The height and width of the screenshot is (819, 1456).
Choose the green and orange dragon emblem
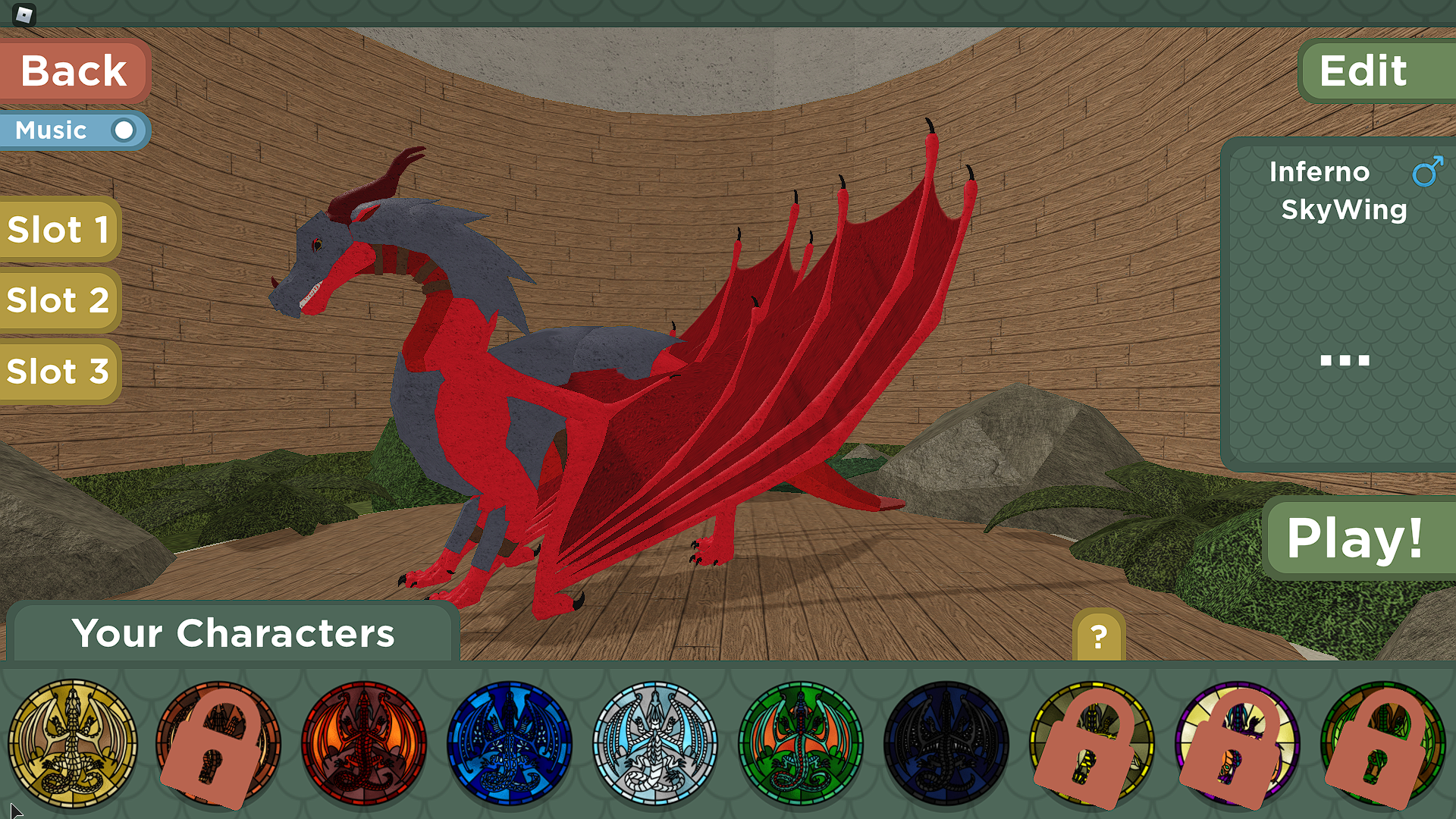(801, 744)
